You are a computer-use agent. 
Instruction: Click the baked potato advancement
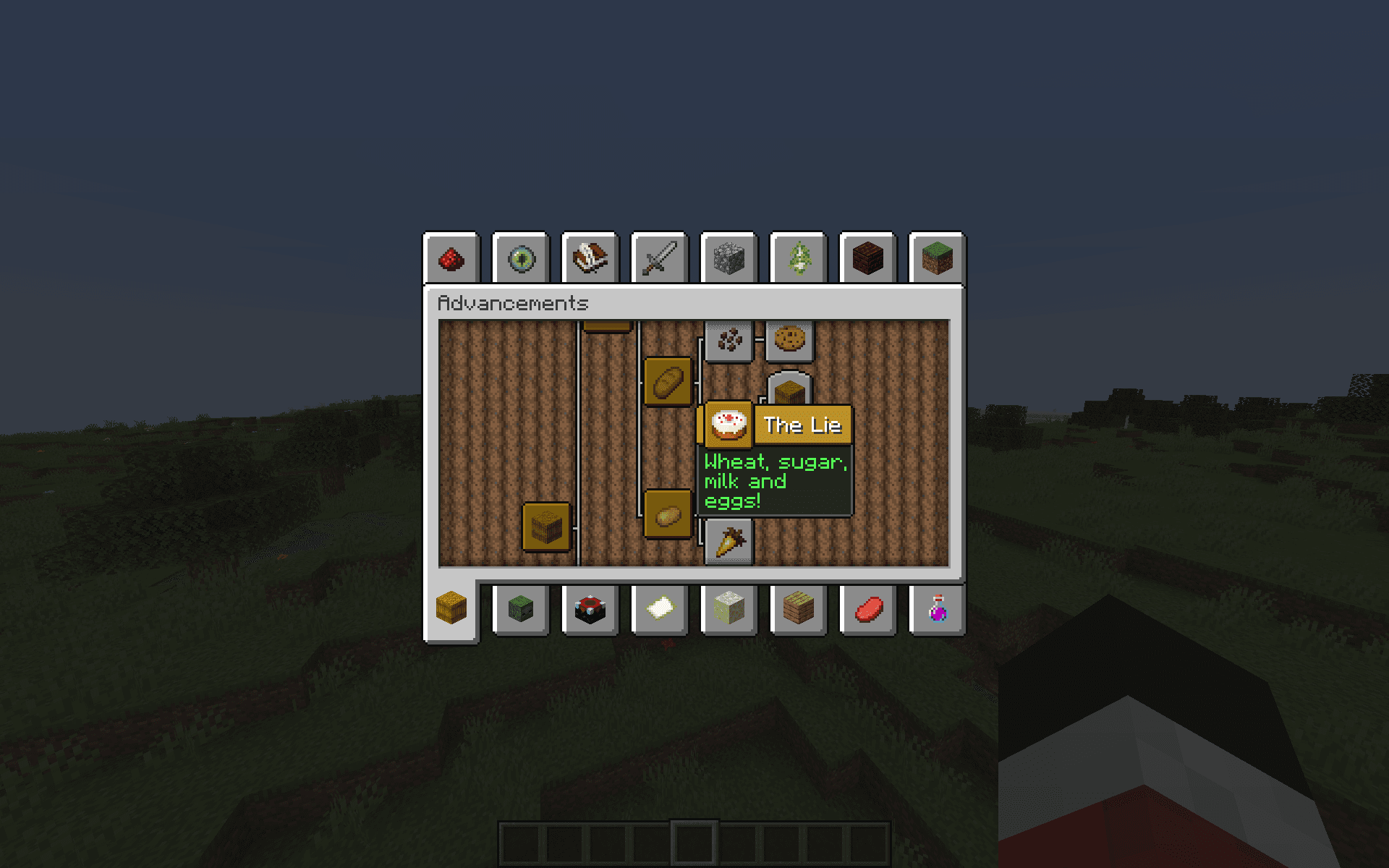pyautogui.click(x=668, y=514)
